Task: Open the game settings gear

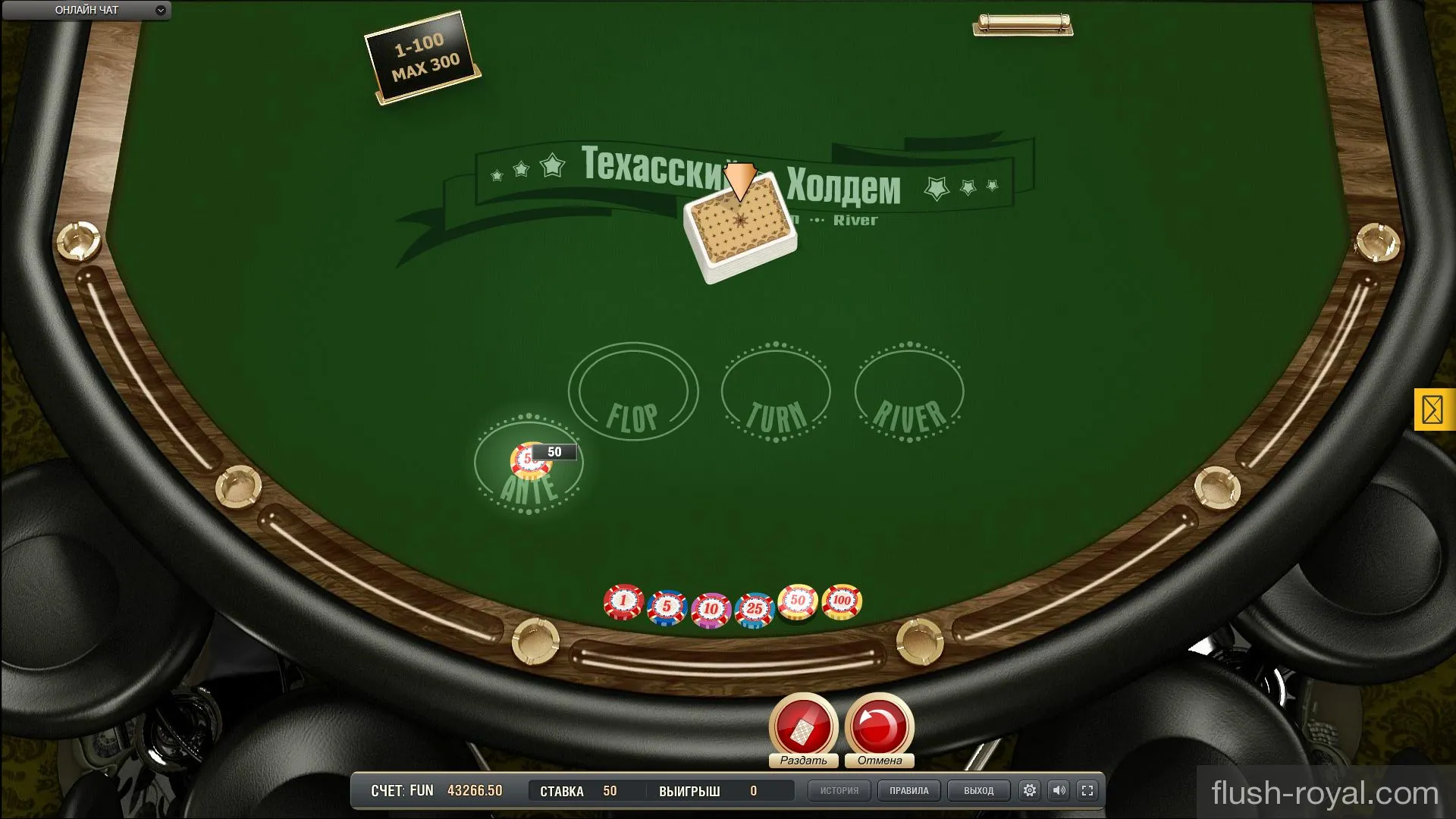Action: (x=1029, y=790)
